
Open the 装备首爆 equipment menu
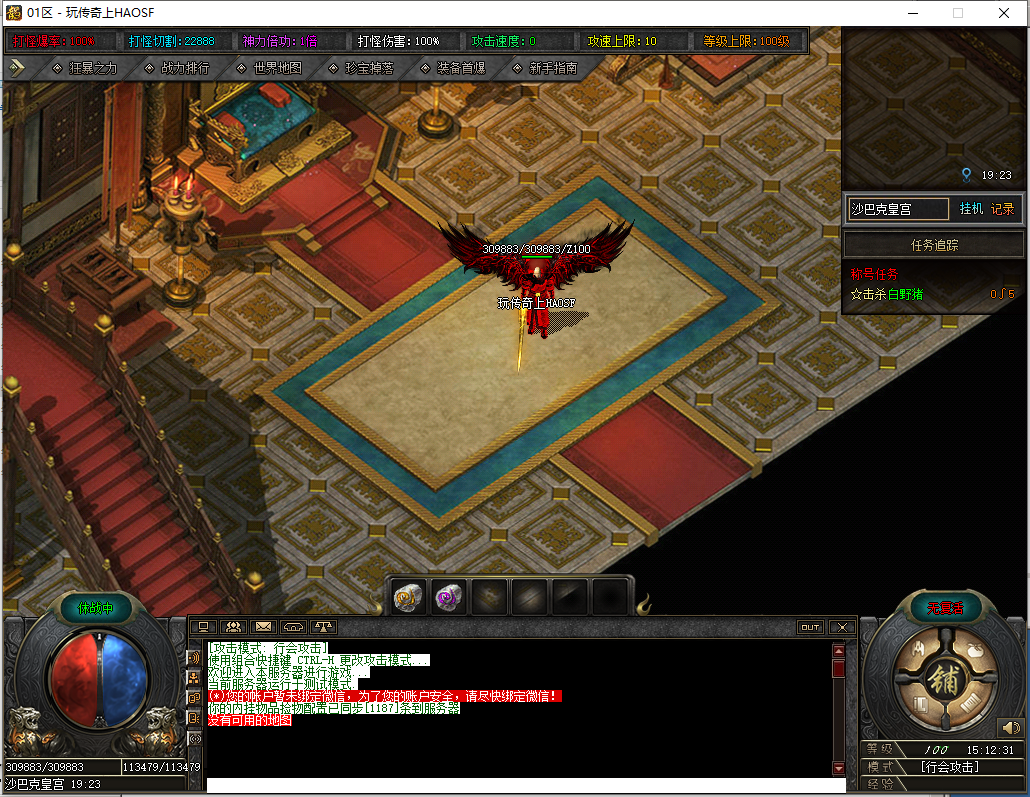(x=453, y=69)
